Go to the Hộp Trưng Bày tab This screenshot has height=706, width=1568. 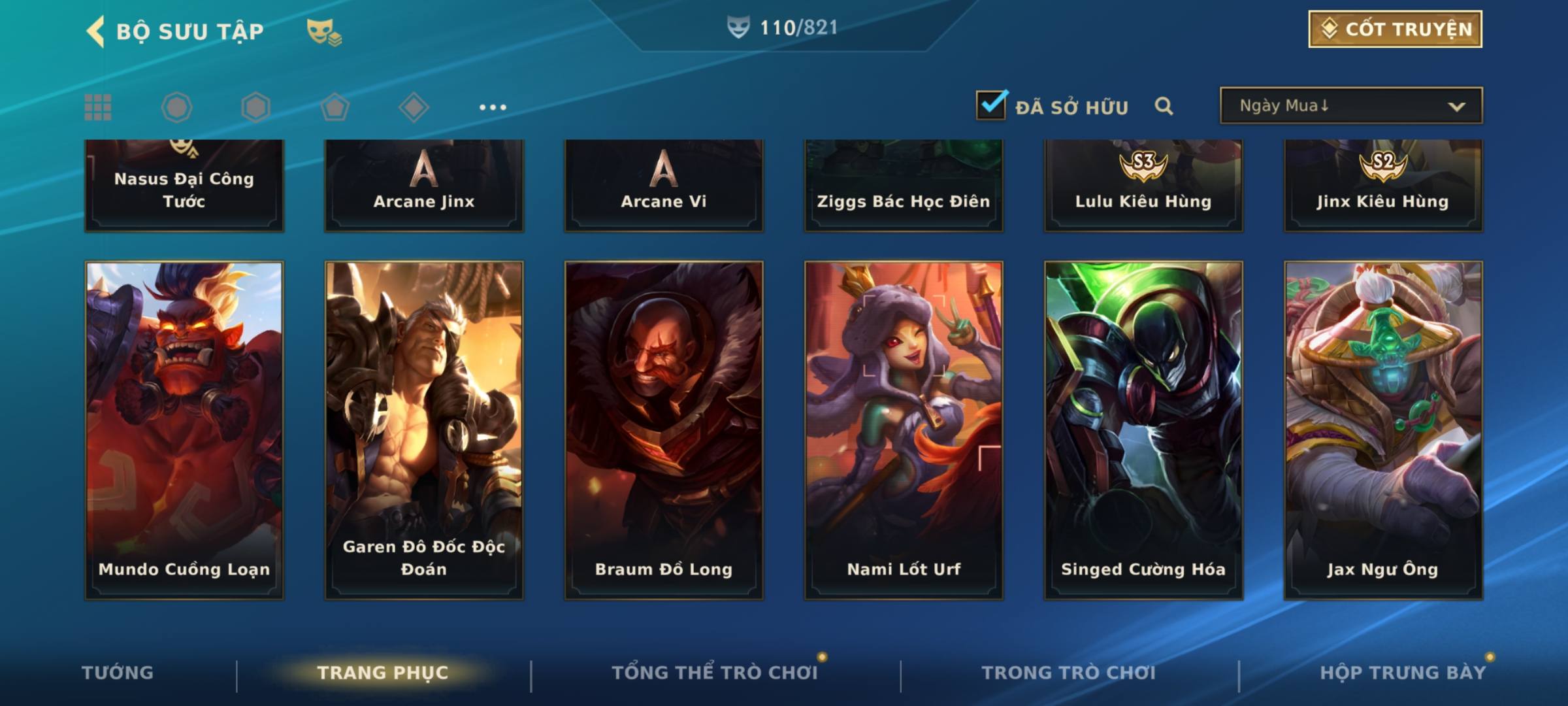1403,673
